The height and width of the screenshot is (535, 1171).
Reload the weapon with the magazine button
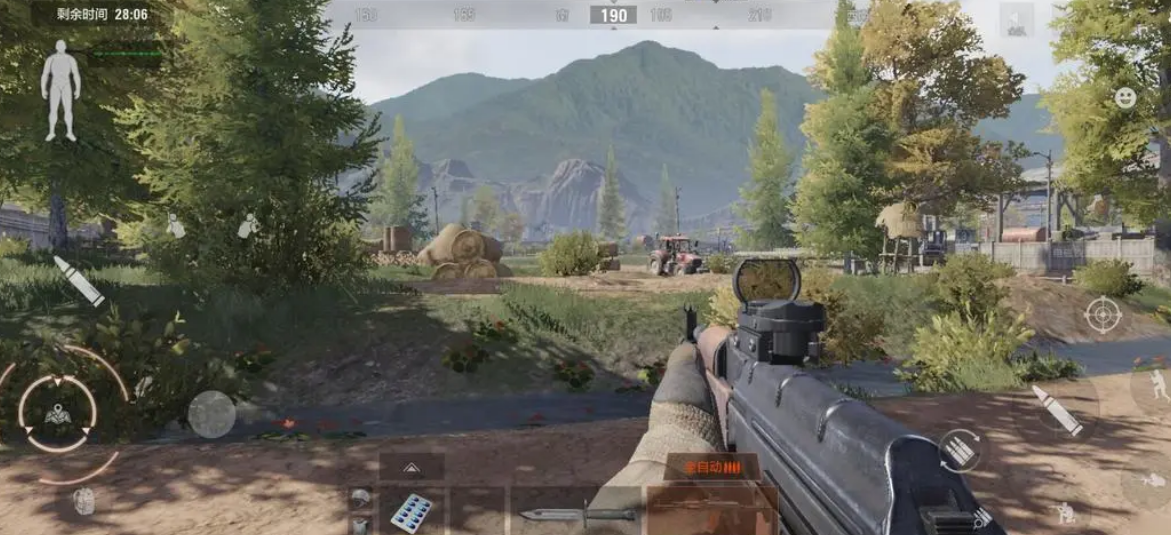coord(961,451)
